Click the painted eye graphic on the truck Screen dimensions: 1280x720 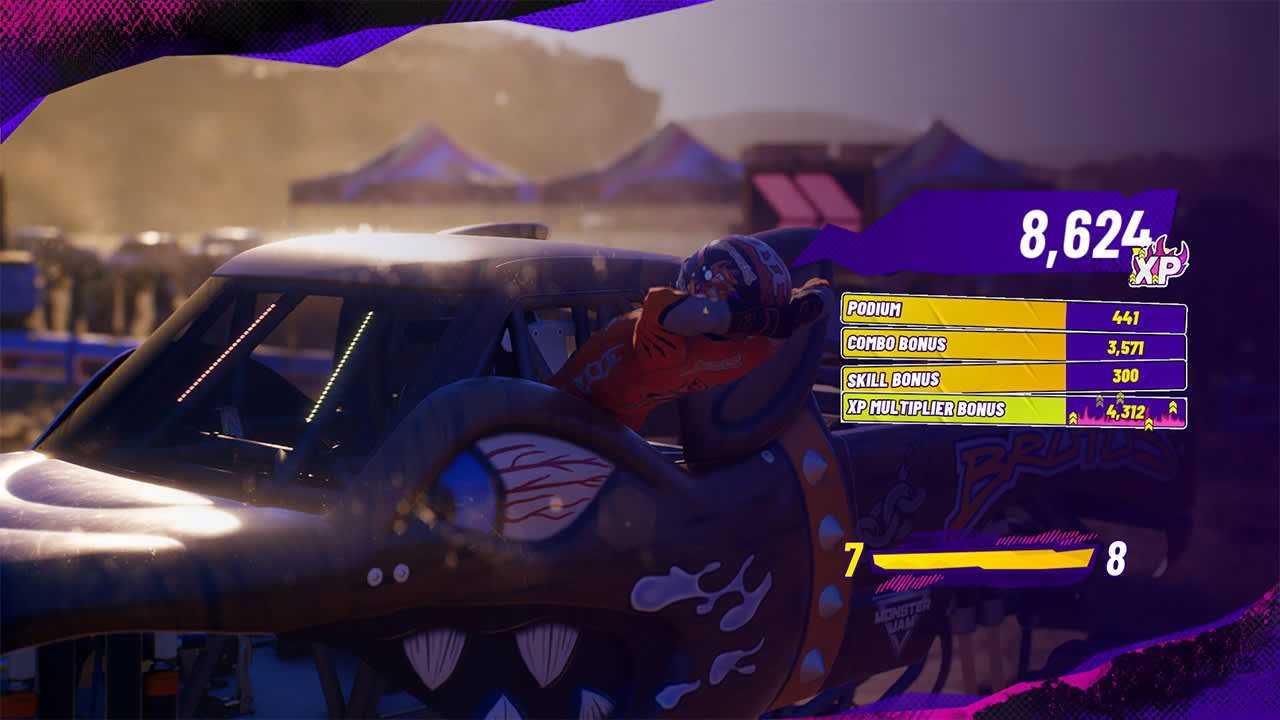[535, 485]
